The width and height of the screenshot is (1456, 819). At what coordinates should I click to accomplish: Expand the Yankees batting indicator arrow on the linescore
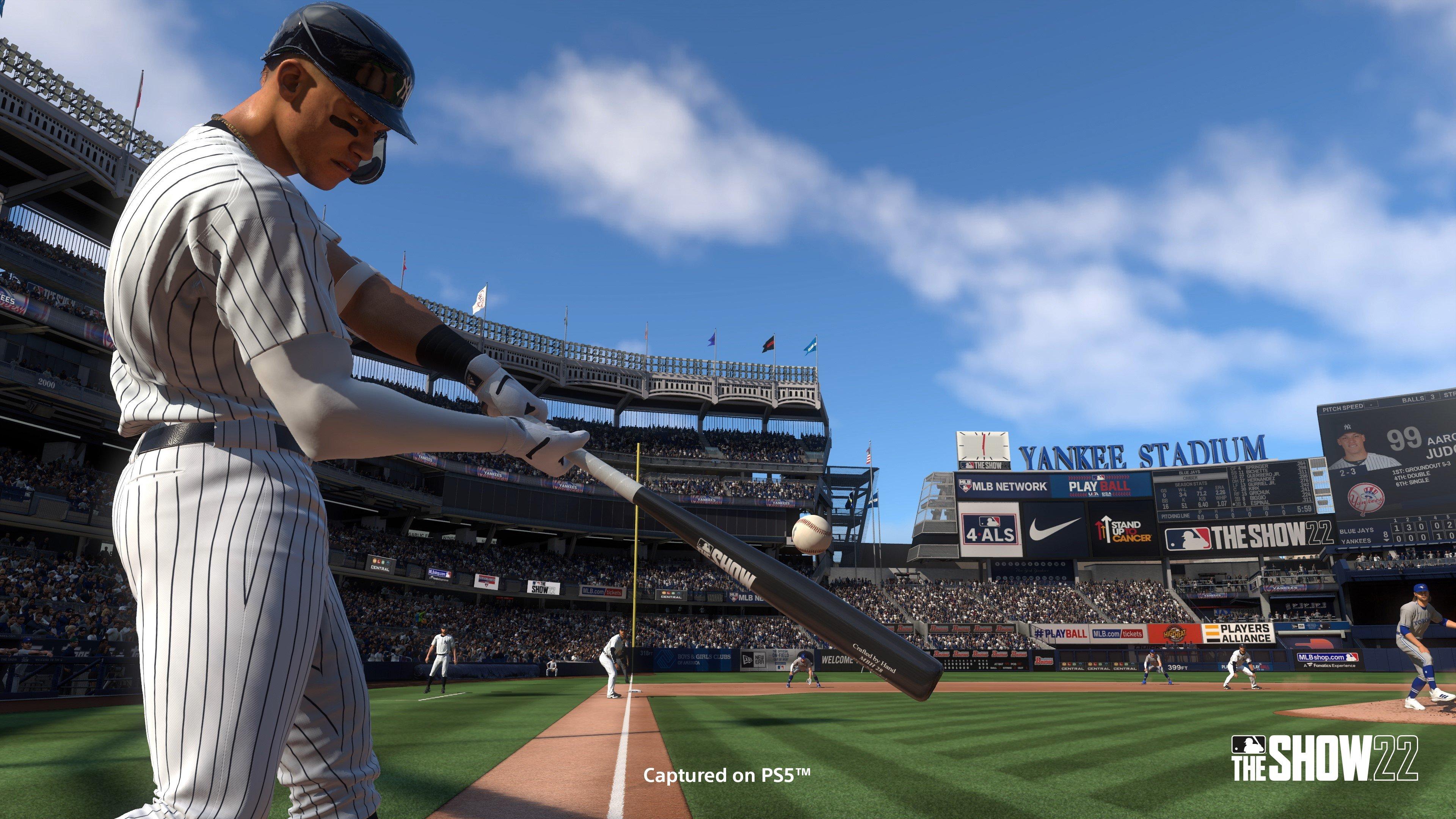point(1387,540)
